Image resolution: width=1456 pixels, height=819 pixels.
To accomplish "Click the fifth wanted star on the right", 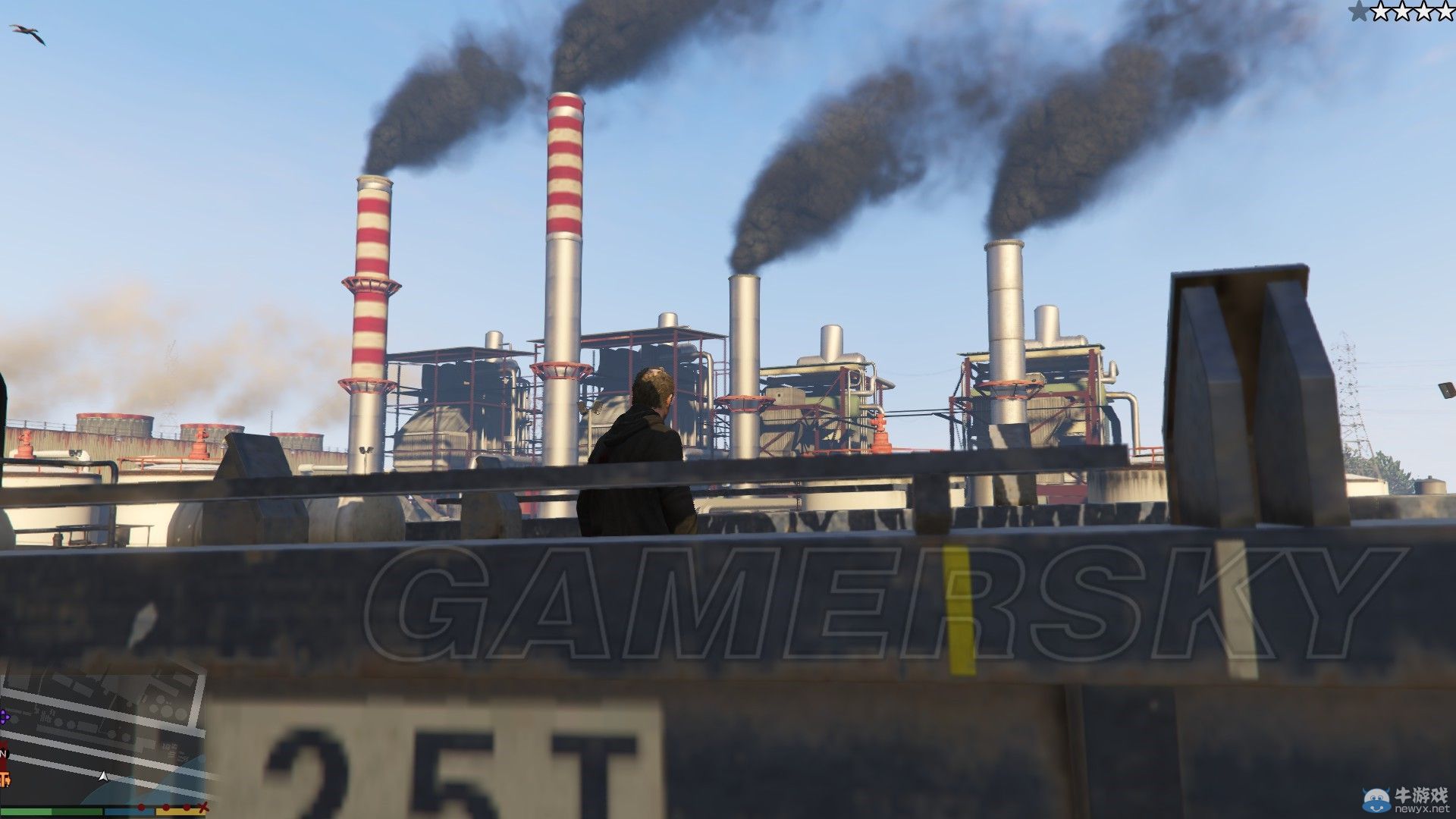I will (x=1445, y=11).
